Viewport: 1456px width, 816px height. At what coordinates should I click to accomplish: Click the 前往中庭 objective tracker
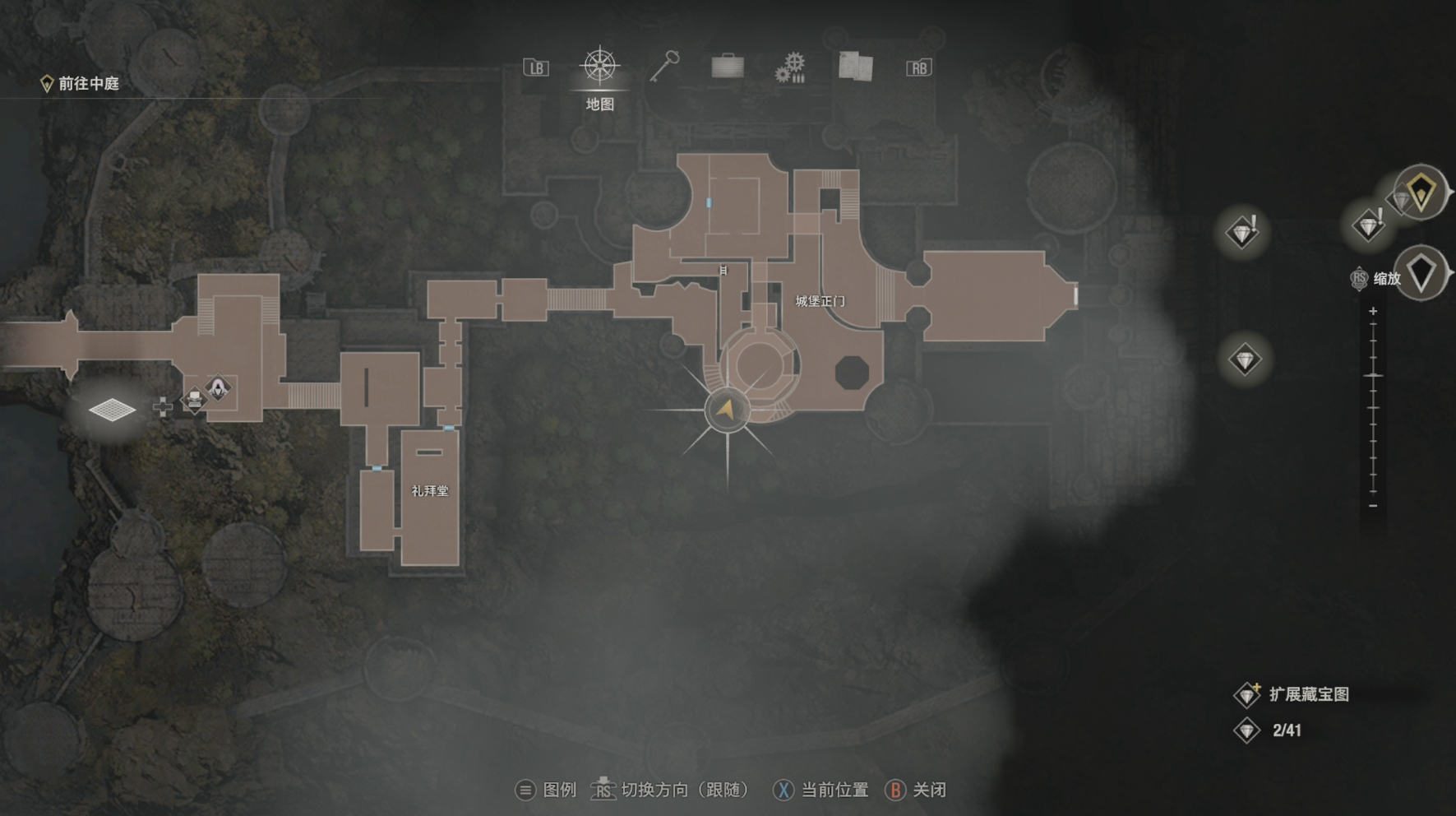(x=81, y=84)
